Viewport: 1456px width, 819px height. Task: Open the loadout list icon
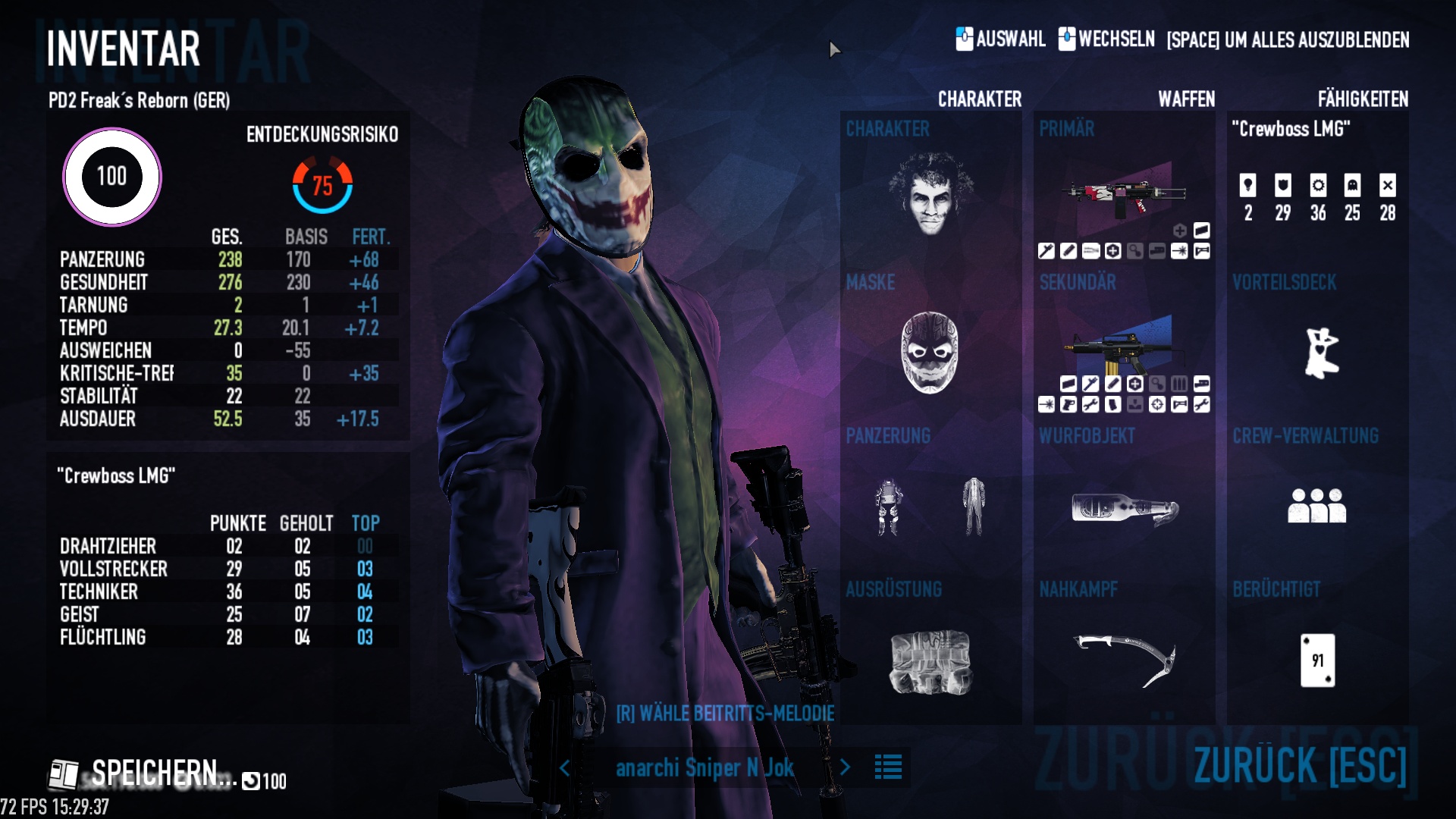(888, 767)
